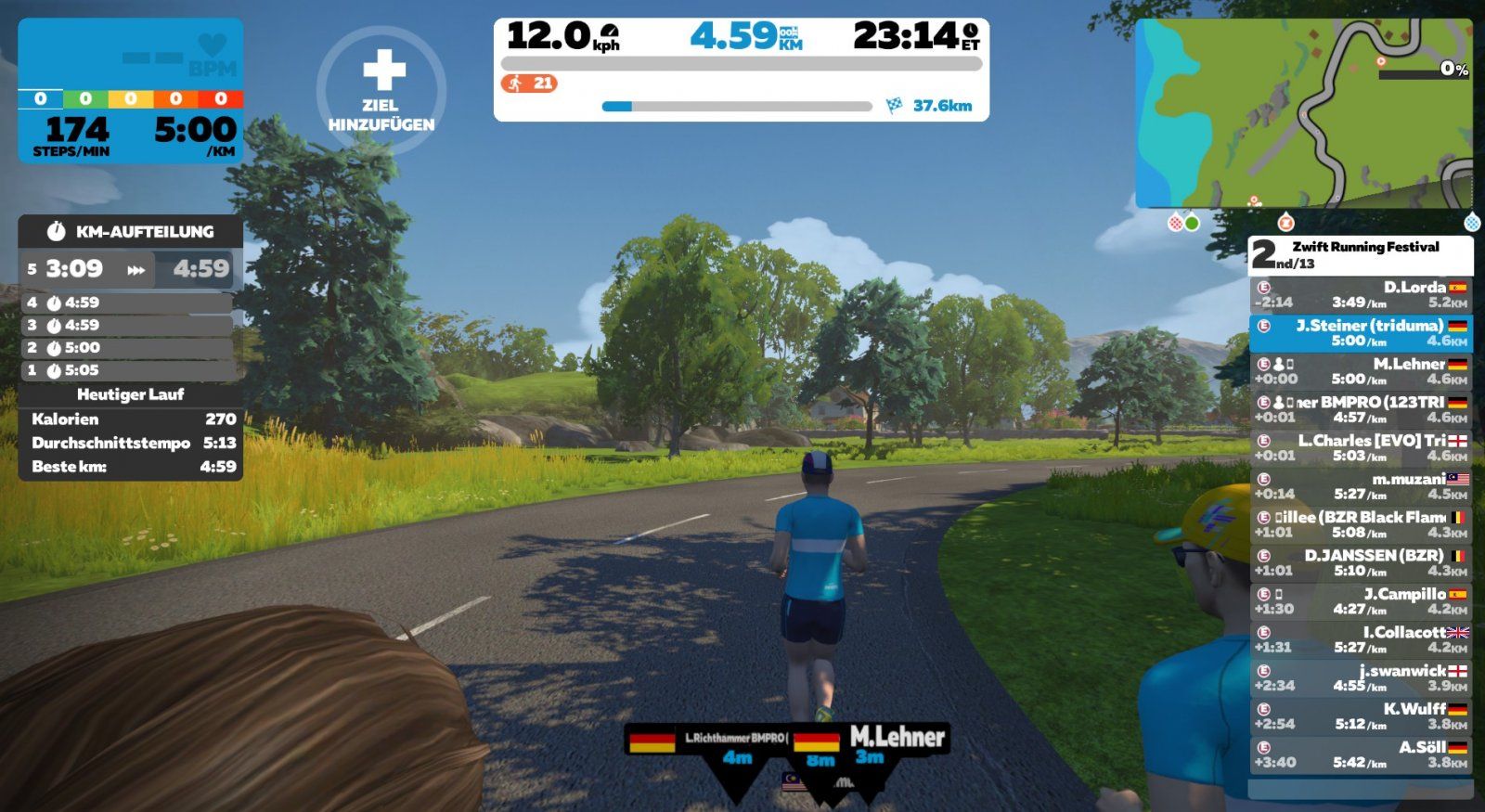Pick K.Wulff from the runners list
This screenshot has height=812, width=1485.
(x=1360, y=715)
